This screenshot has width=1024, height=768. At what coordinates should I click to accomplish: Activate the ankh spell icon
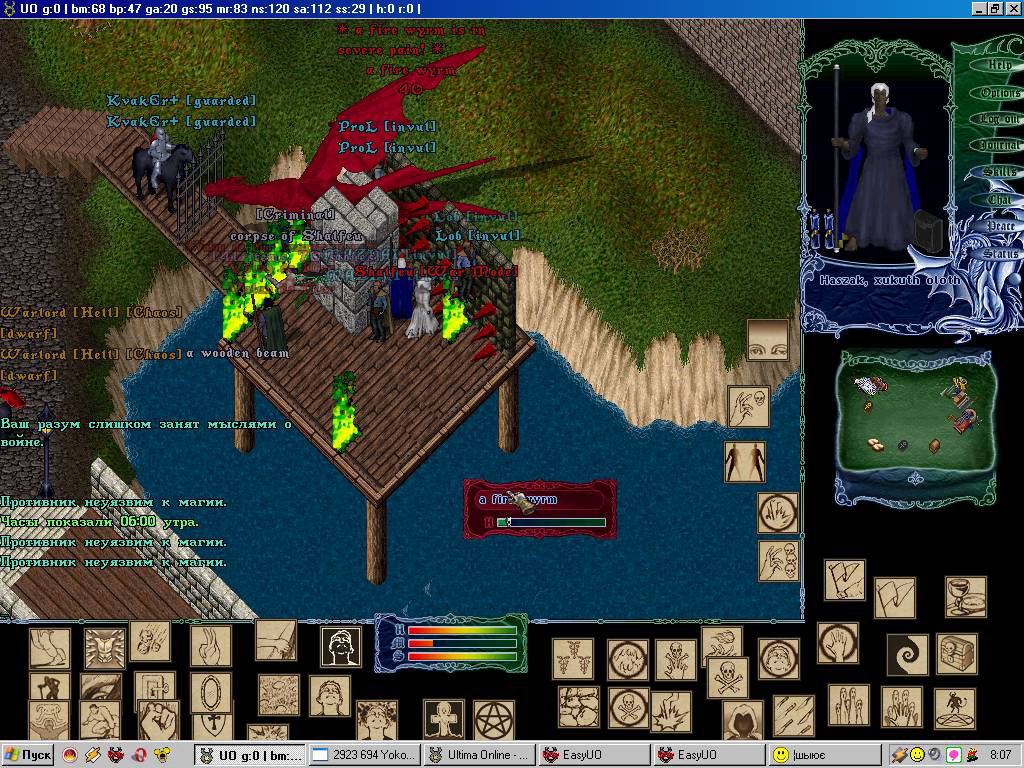(443, 719)
